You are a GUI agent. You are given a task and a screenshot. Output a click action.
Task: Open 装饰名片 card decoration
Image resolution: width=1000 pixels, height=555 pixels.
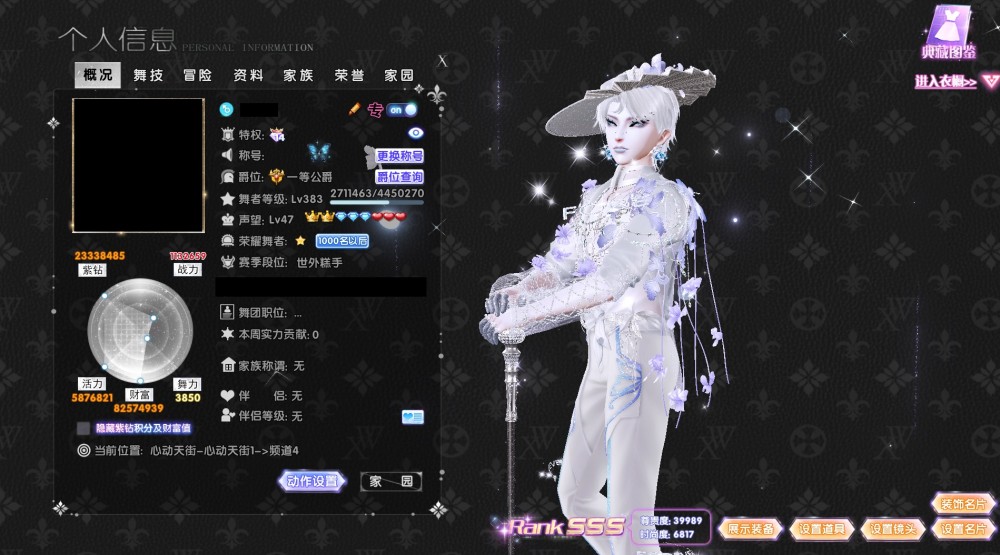962,504
